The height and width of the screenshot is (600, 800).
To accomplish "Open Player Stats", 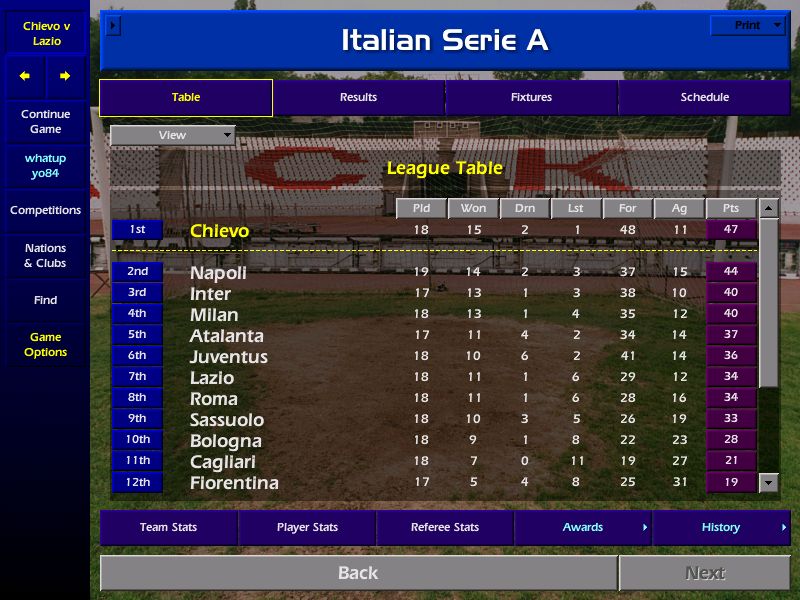I will point(307,528).
